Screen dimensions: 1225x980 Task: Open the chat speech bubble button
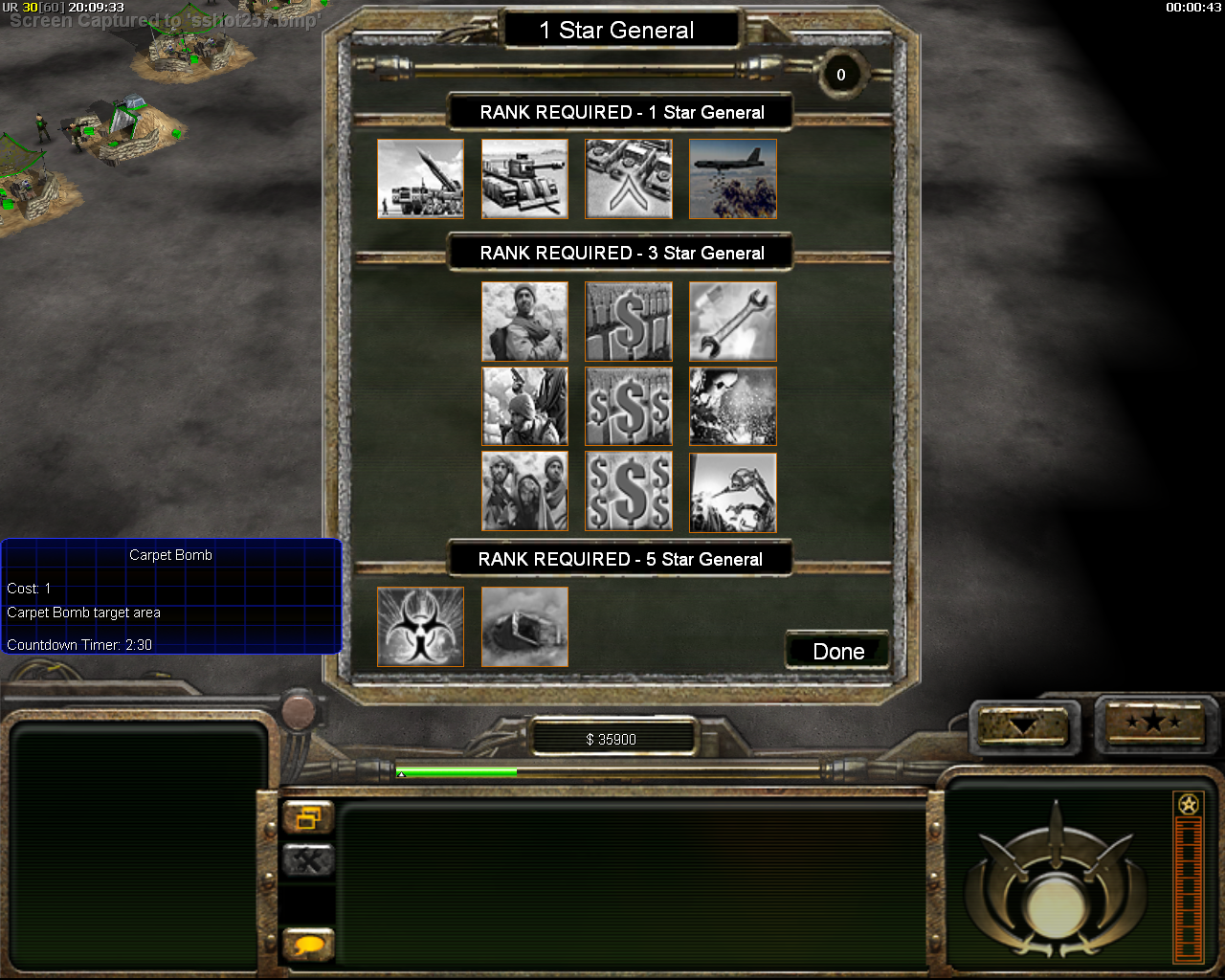click(308, 946)
